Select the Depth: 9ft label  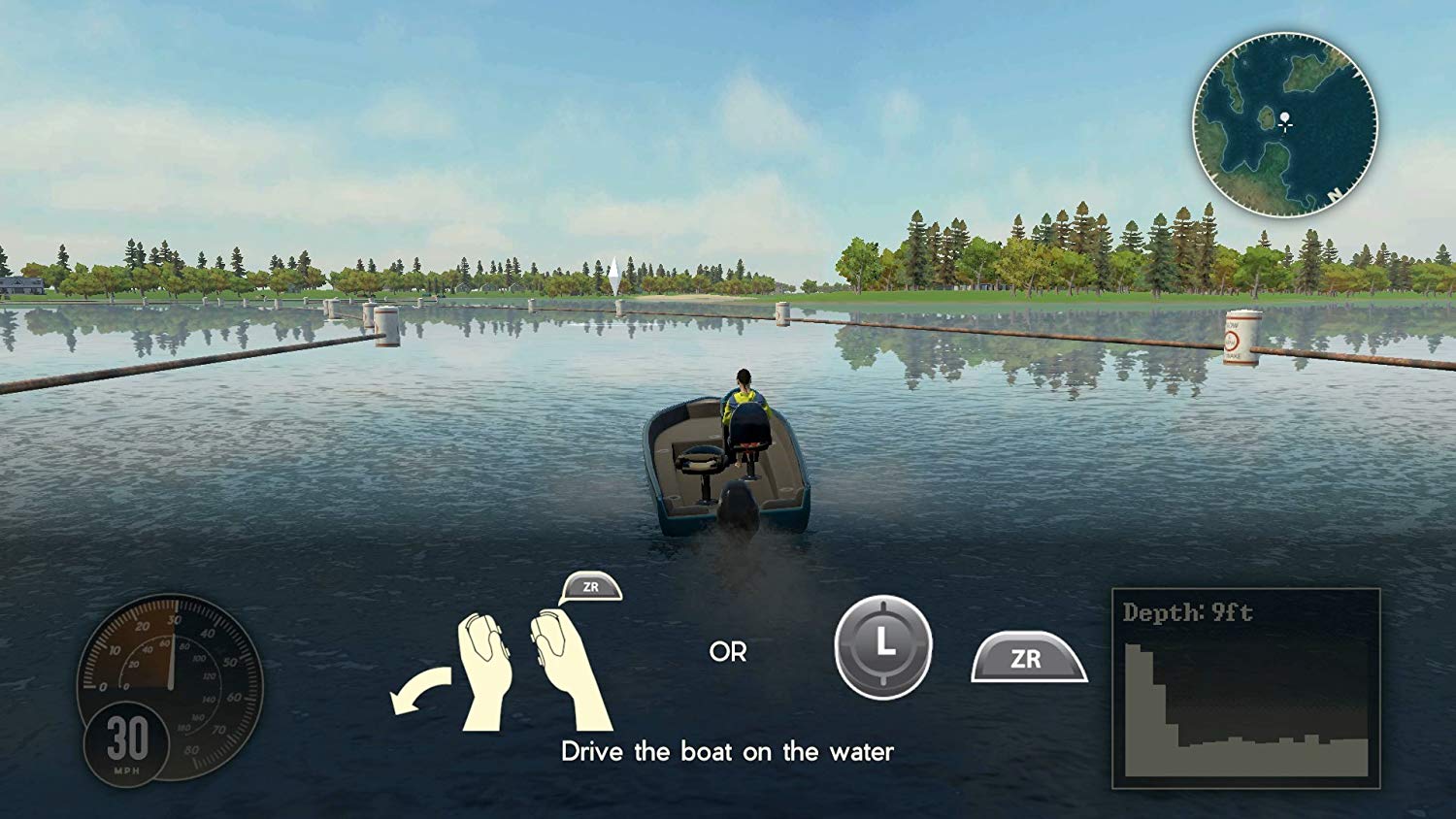point(1187,611)
